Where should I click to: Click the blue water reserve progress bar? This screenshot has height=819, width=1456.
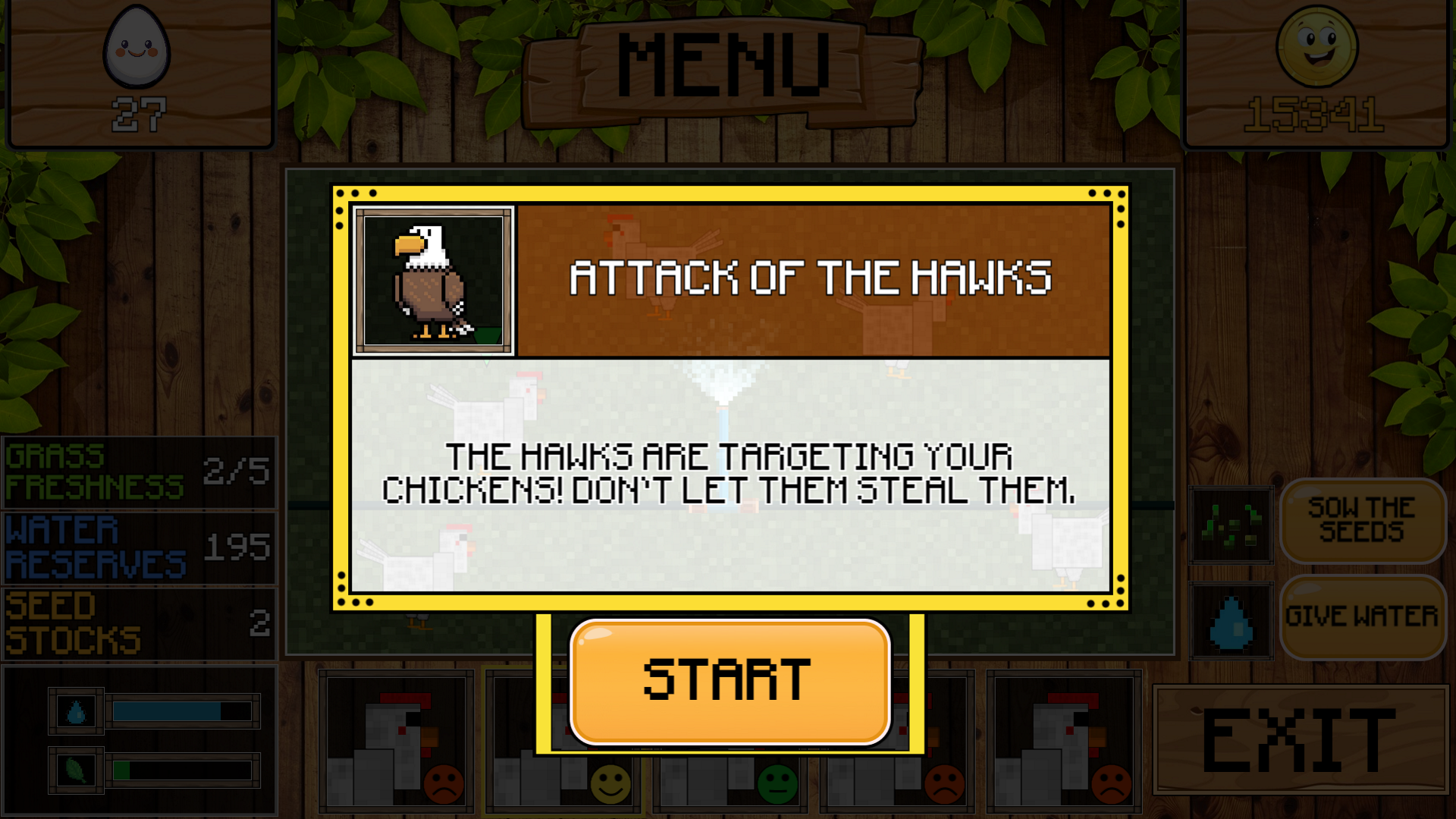(180, 711)
